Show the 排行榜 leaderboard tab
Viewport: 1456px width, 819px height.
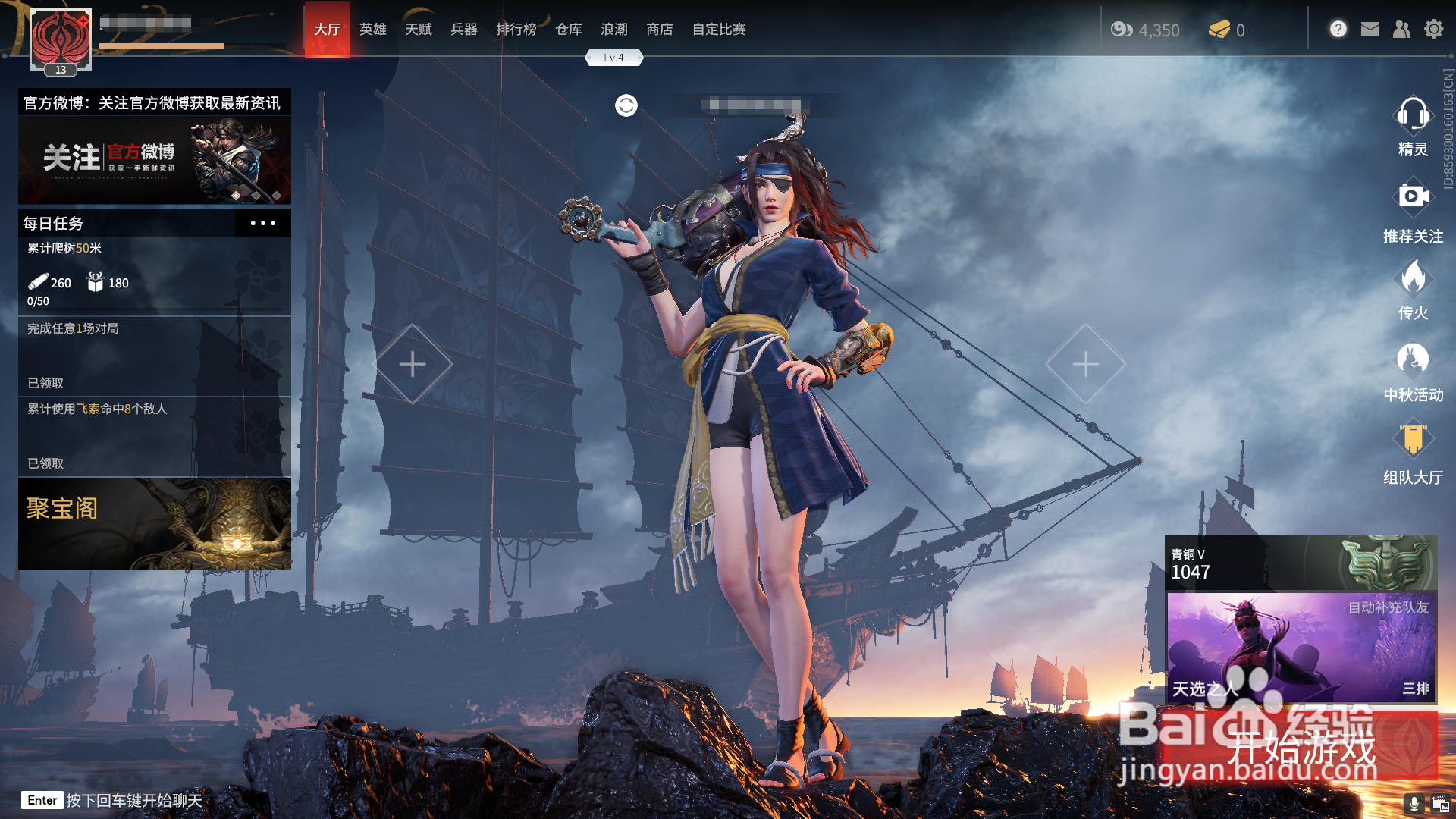[516, 30]
